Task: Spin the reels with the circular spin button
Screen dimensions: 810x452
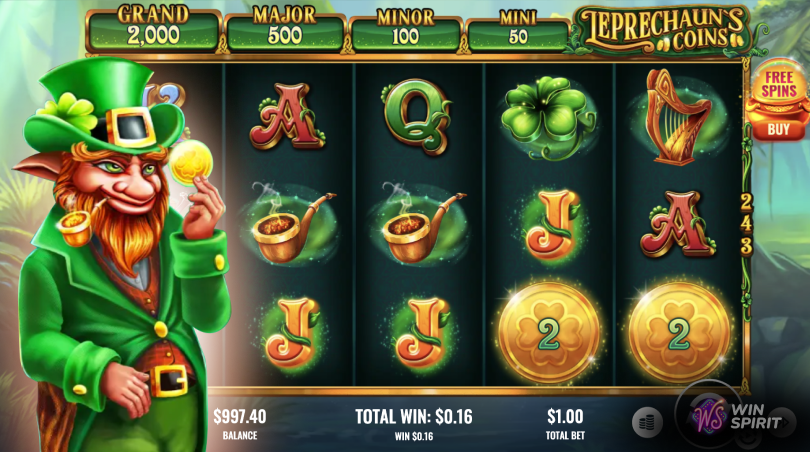Action: [x=711, y=418]
